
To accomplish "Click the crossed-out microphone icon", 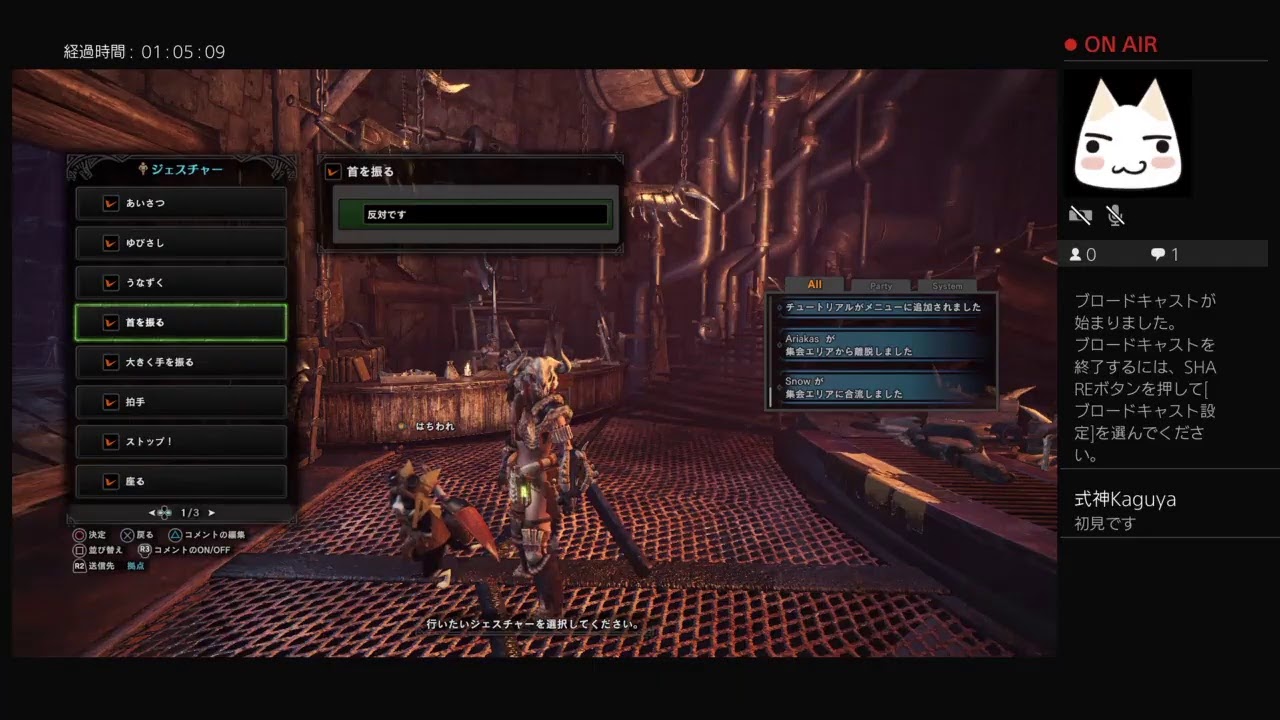I will [1116, 215].
